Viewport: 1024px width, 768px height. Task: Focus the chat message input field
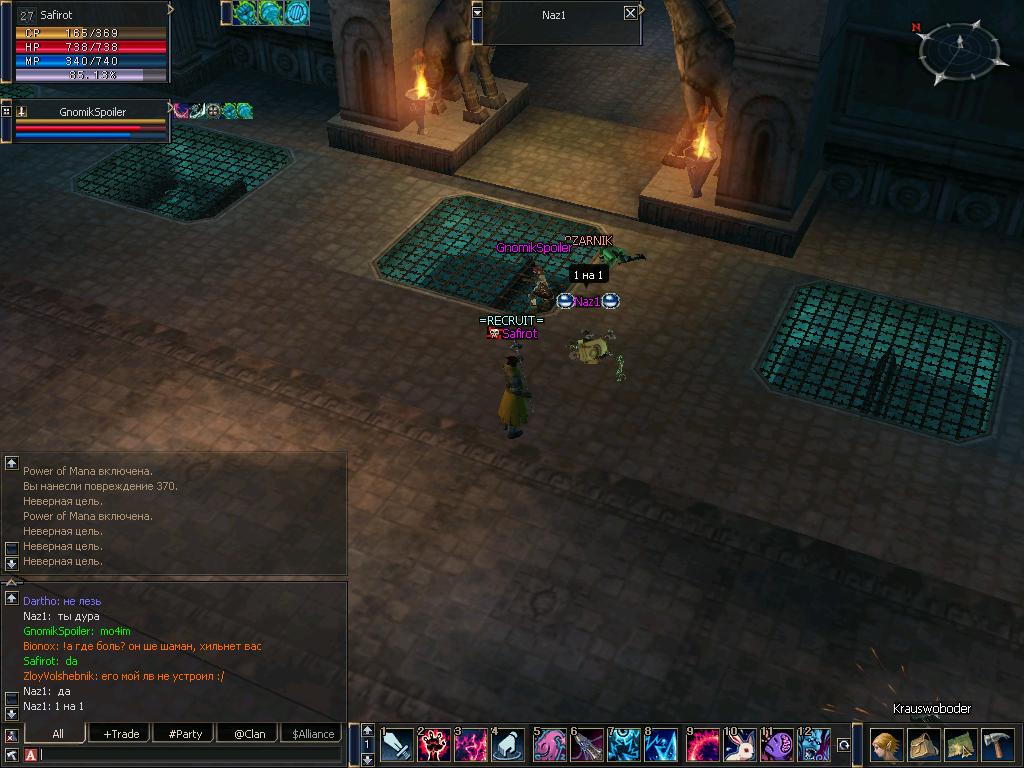[x=190, y=755]
